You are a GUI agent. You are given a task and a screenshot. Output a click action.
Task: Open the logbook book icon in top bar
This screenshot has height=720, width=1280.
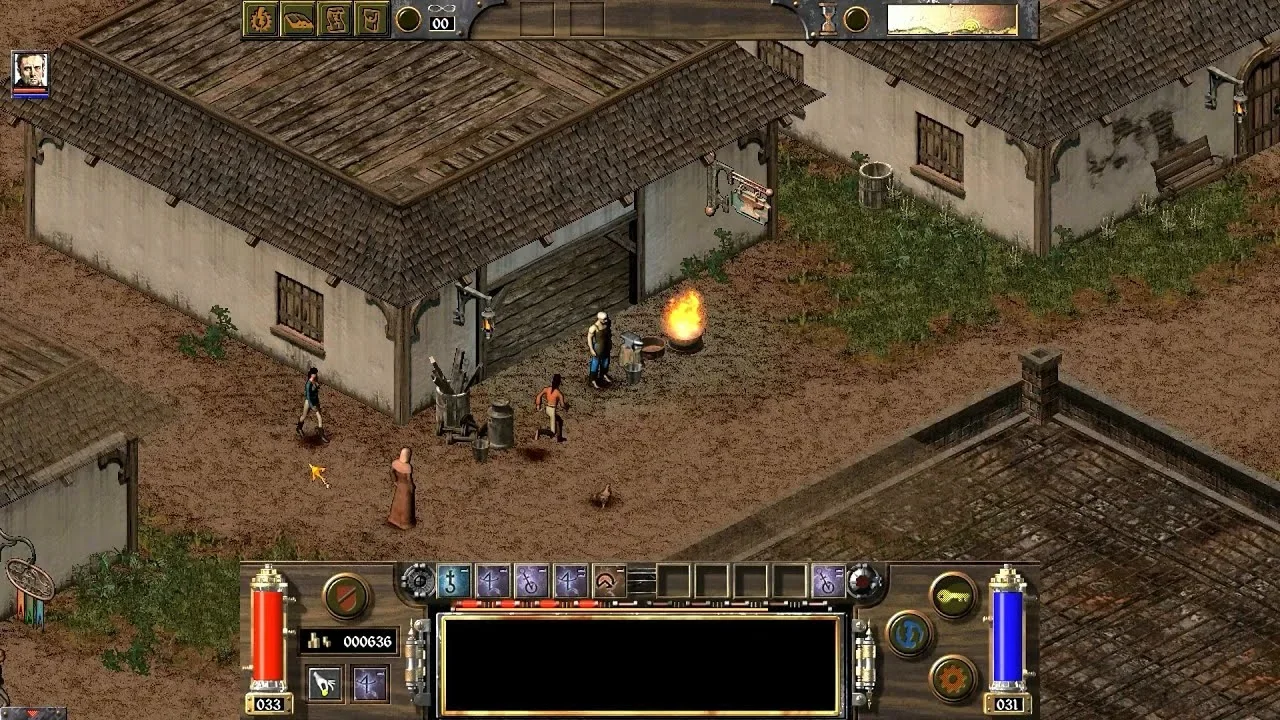point(298,19)
